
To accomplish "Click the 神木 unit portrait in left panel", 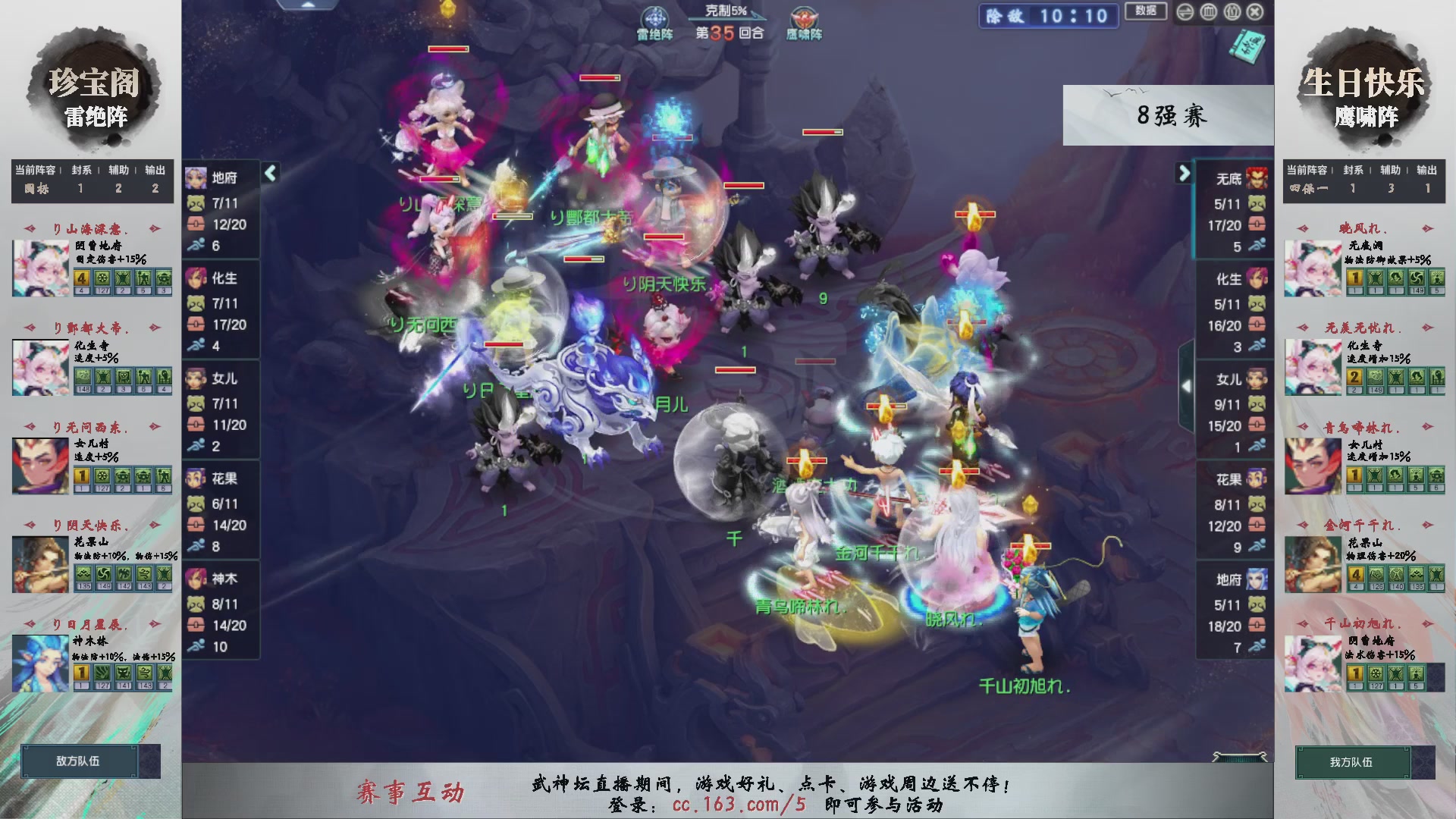I will pyautogui.click(x=196, y=578).
